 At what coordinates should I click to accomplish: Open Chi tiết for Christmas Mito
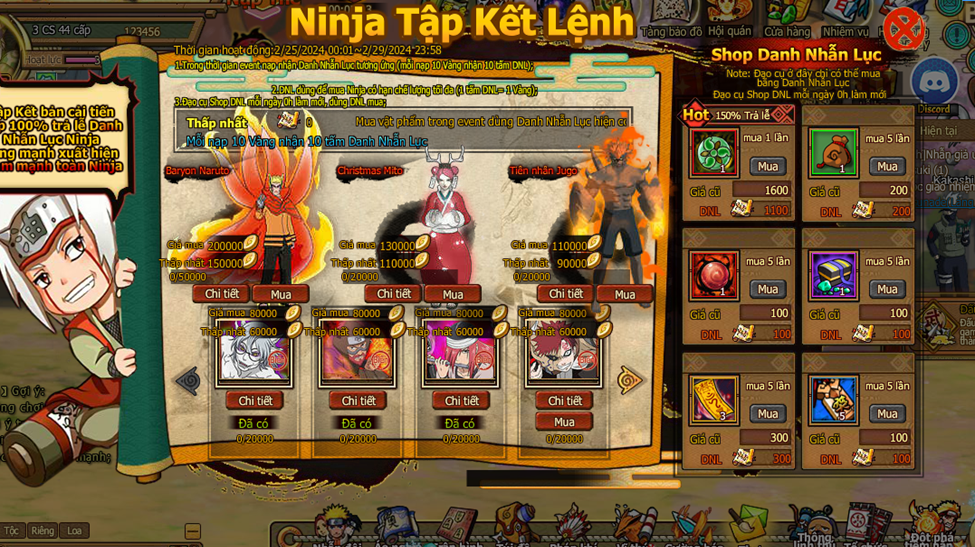pos(392,294)
